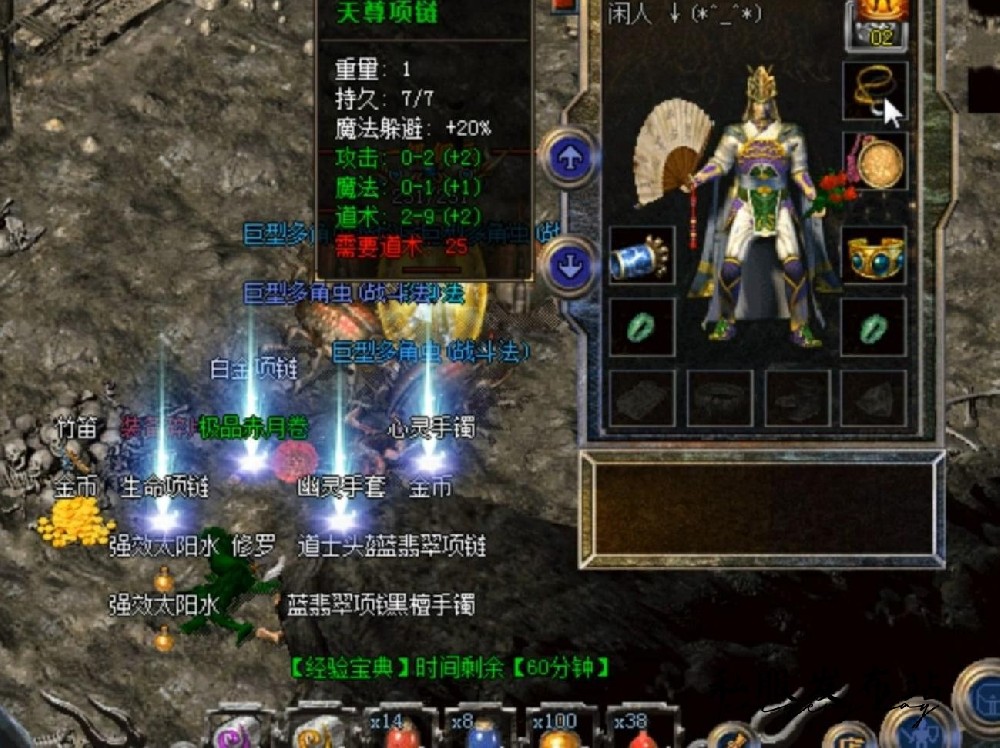Click the downward arrow round button
This screenshot has height=748, width=1000.
point(570,266)
